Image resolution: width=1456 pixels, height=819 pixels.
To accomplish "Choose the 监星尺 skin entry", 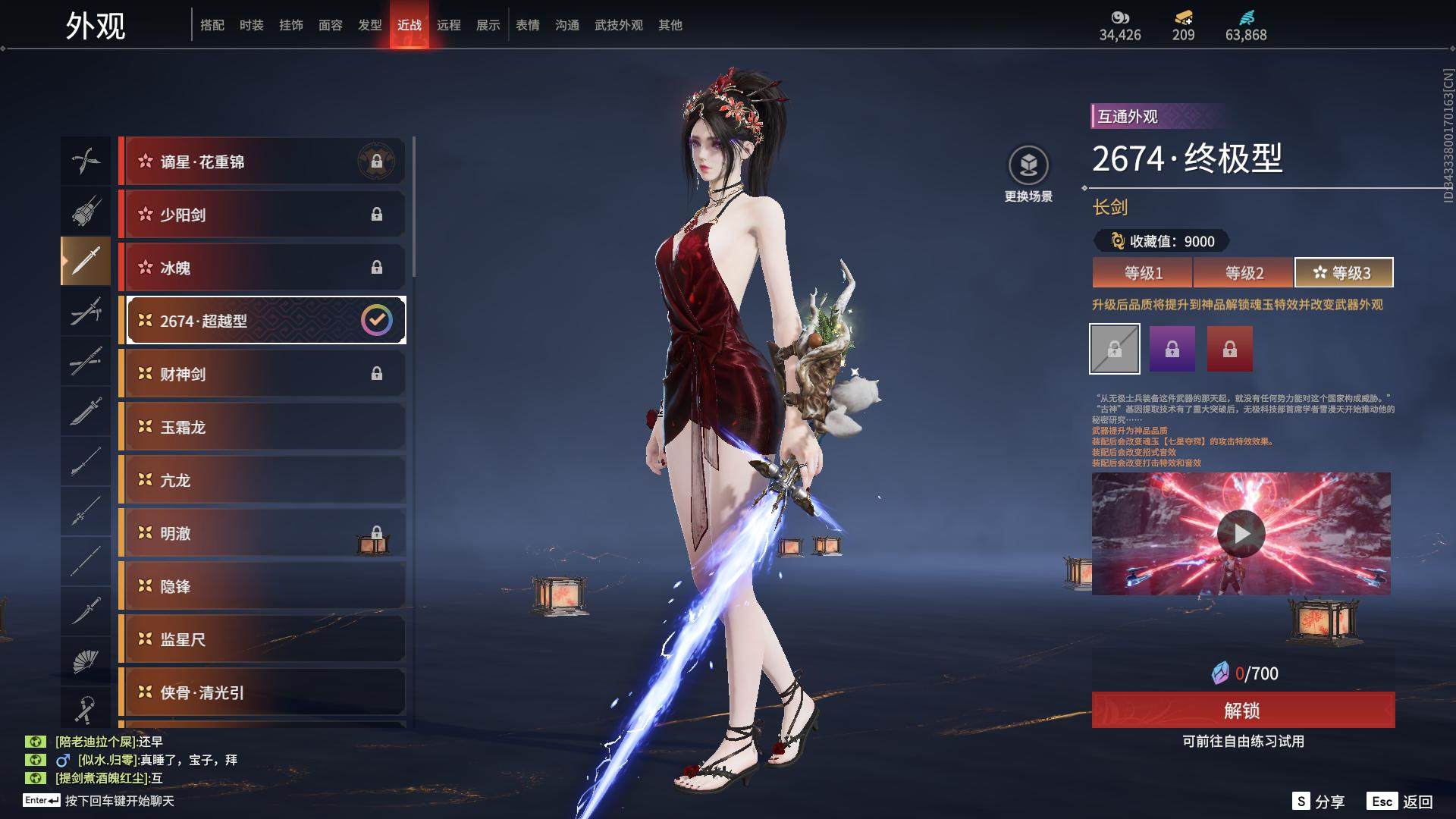I will (262, 639).
